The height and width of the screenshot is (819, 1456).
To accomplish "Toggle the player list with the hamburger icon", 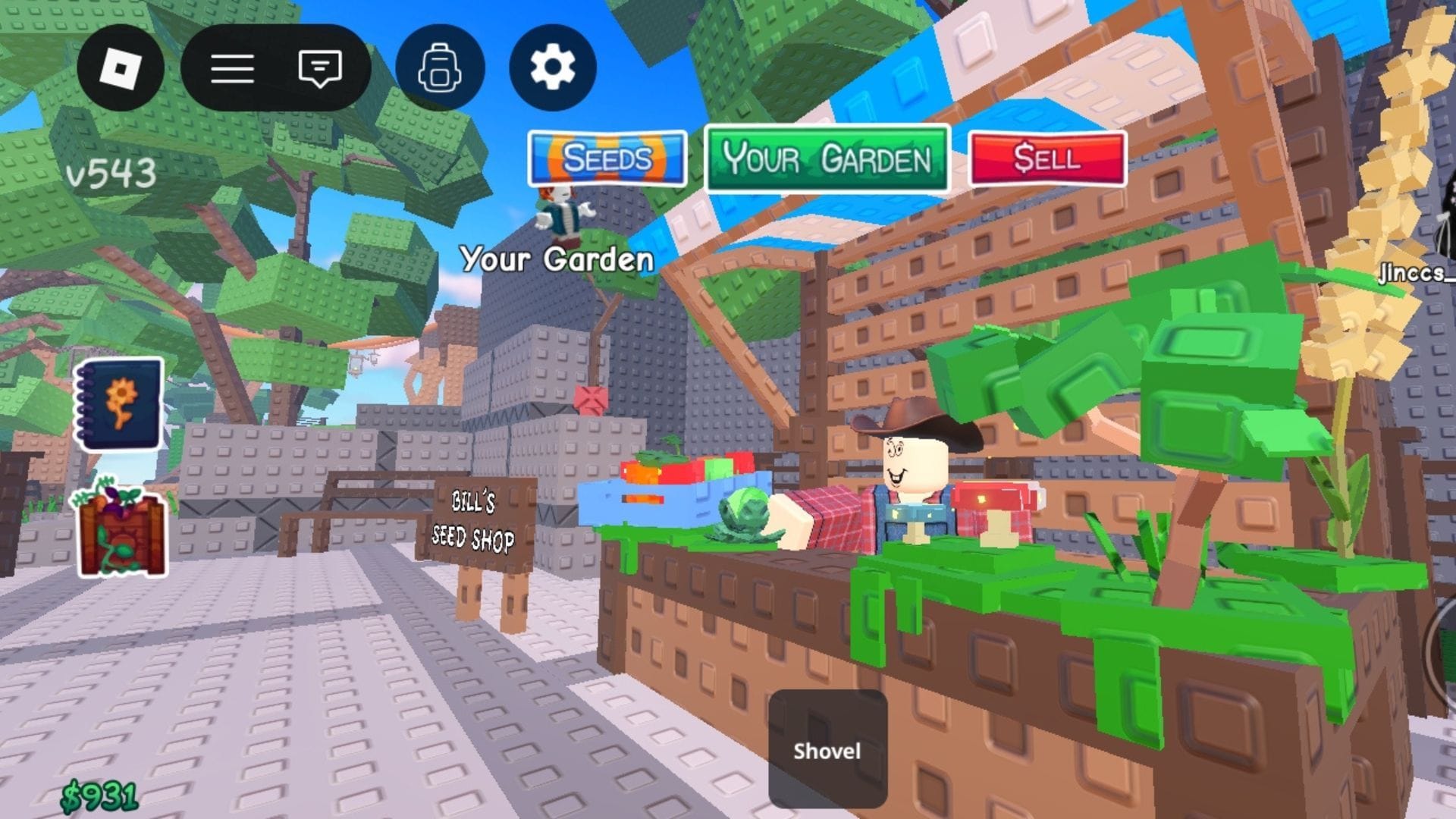I will tap(233, 68).
